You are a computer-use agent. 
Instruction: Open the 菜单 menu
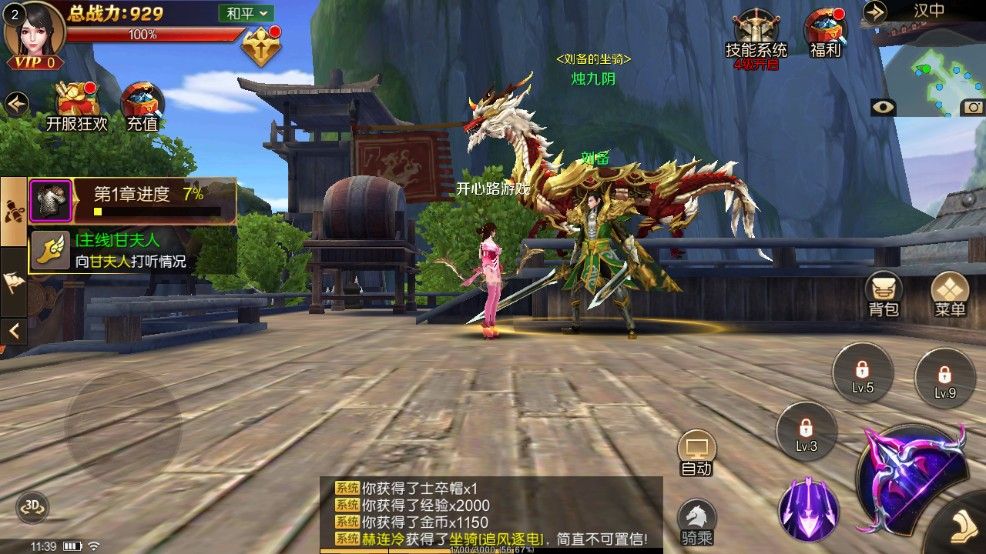coord(949,294)
